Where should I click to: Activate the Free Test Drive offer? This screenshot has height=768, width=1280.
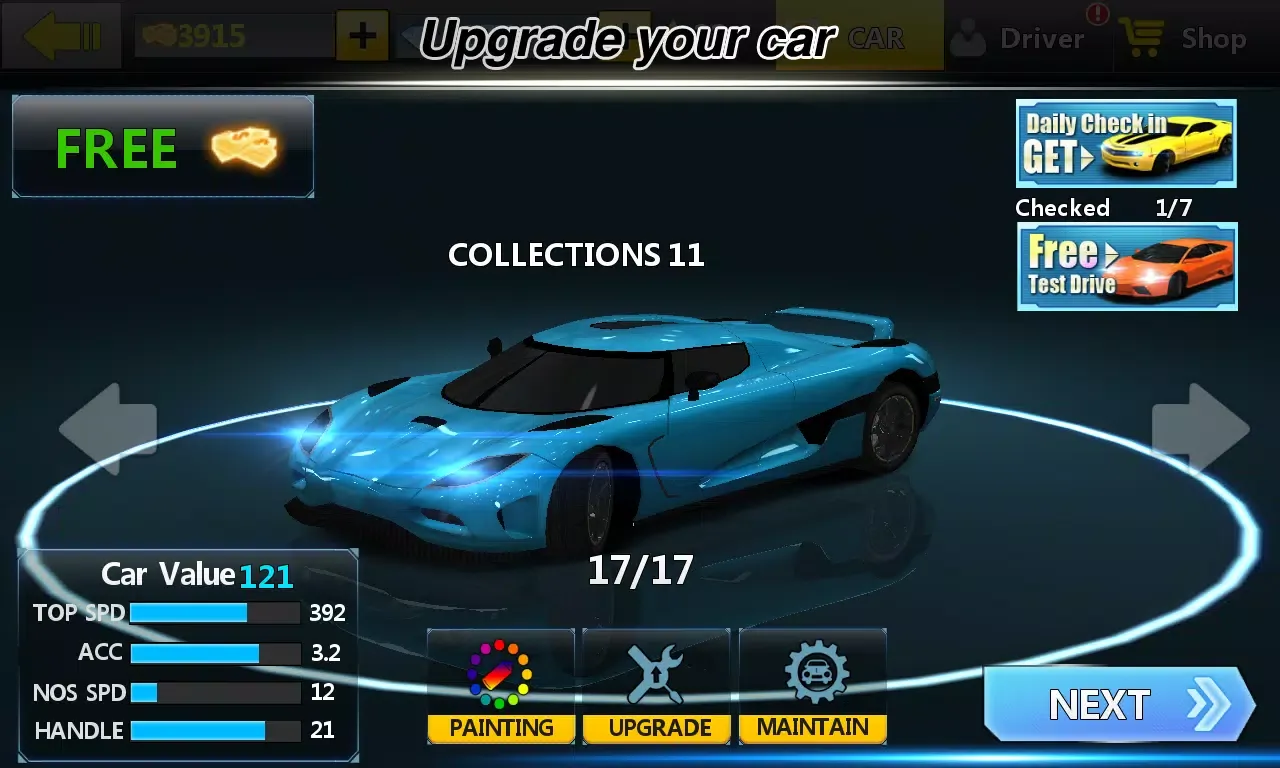[1126, 266]
